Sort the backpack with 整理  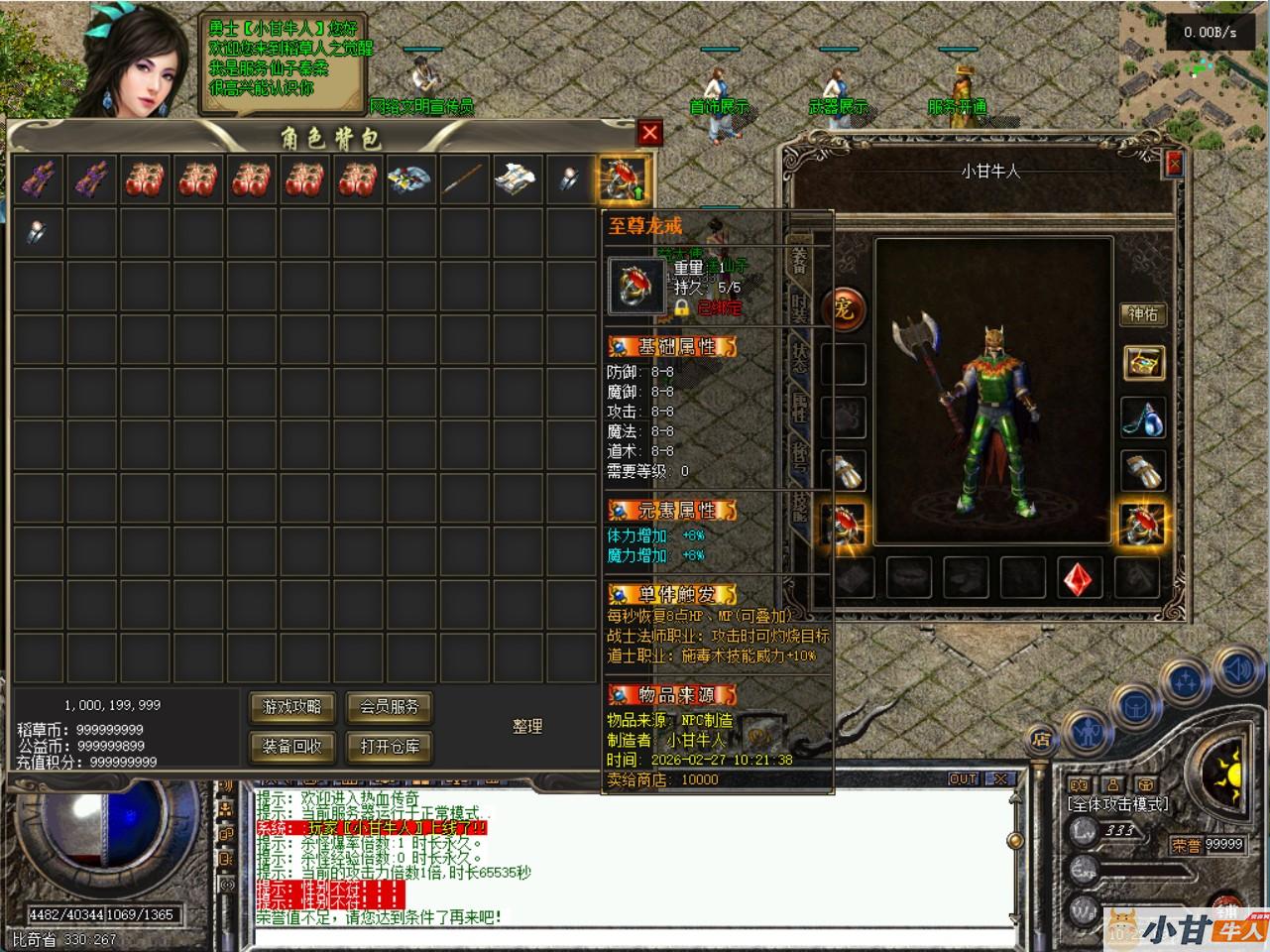[x=527, y=727]
